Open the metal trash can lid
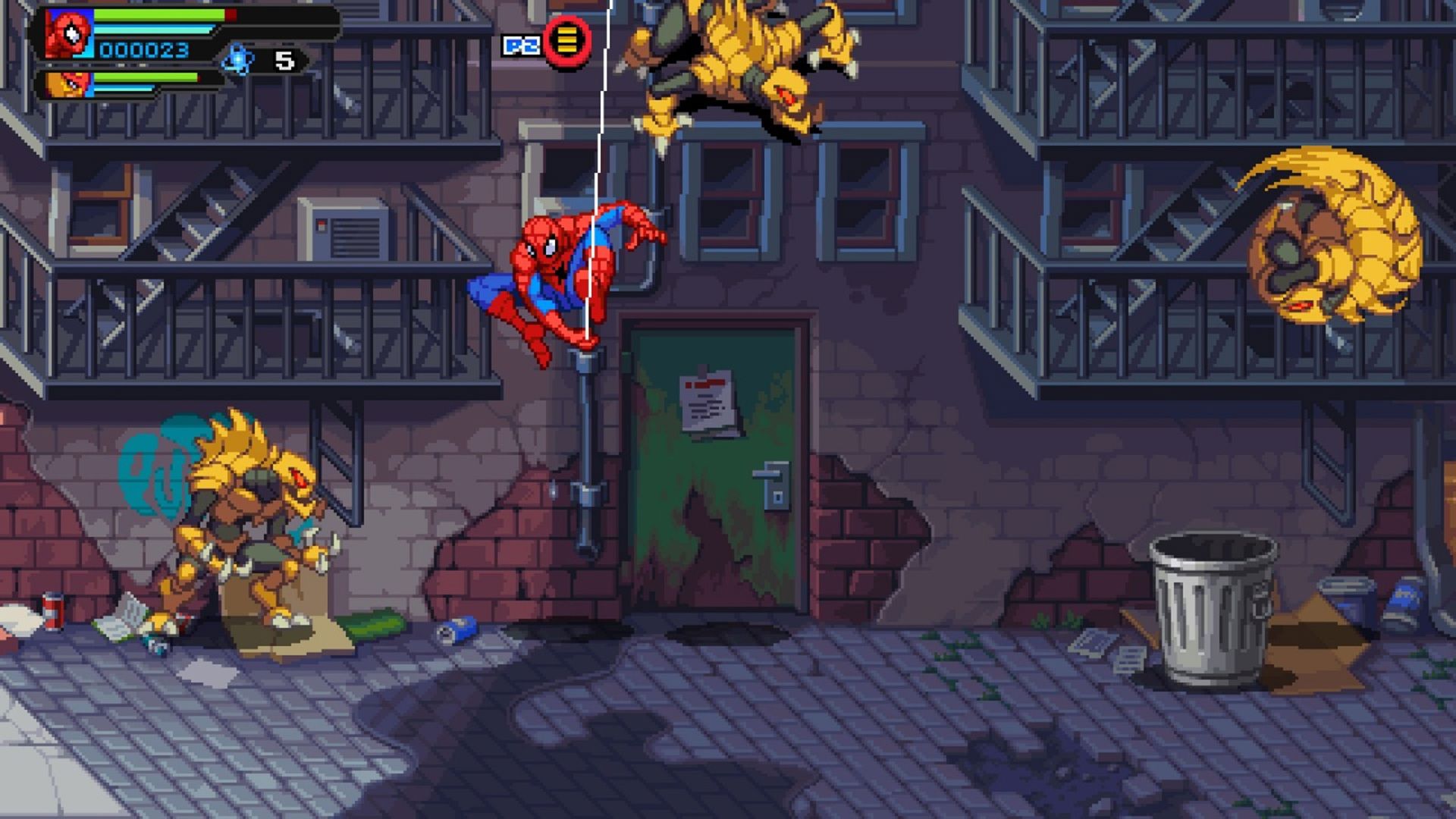 [x=1213, y=546]
